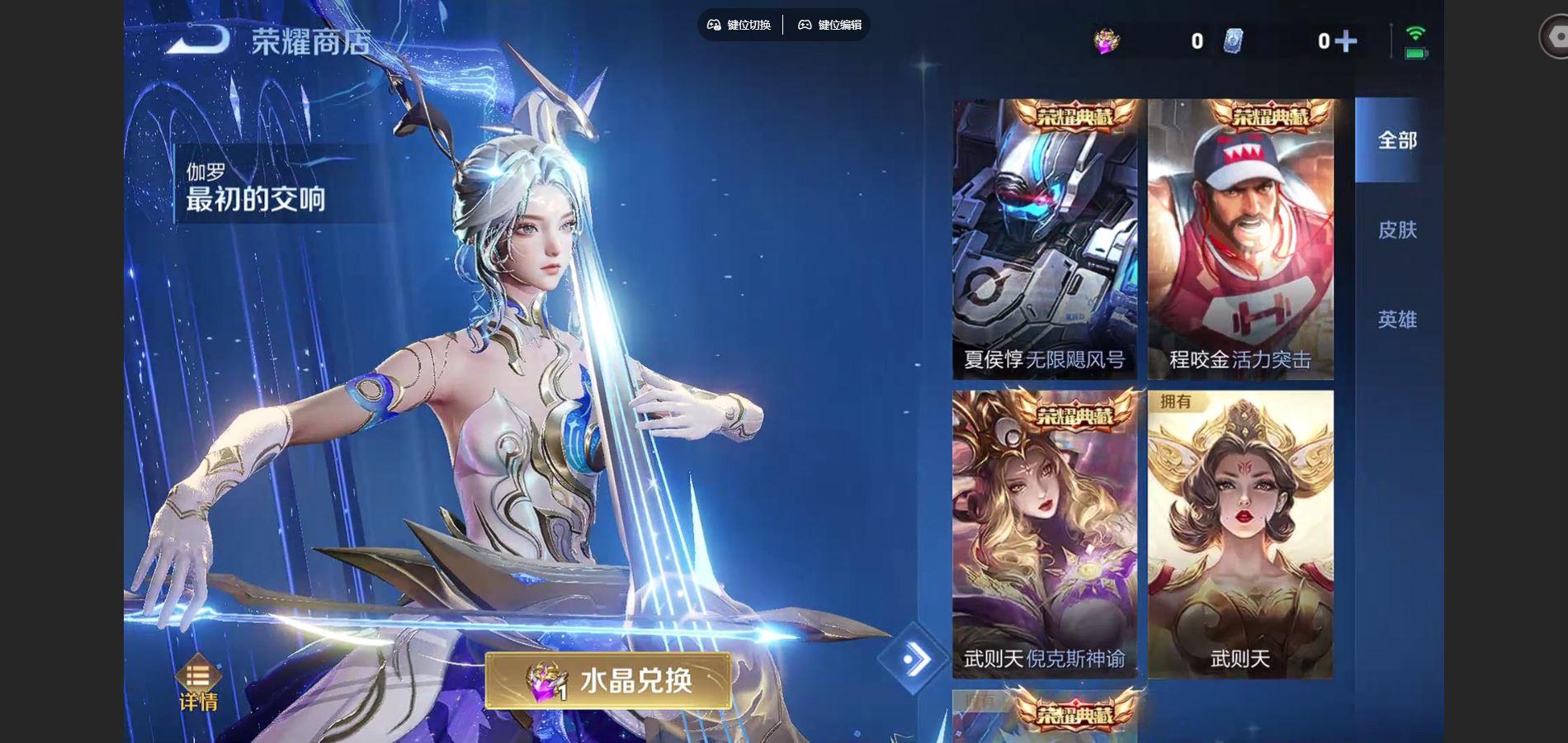1568x743 pixels.
Task: Click the controller icon on 键位编辑
Action: click(x=804, y=26)
